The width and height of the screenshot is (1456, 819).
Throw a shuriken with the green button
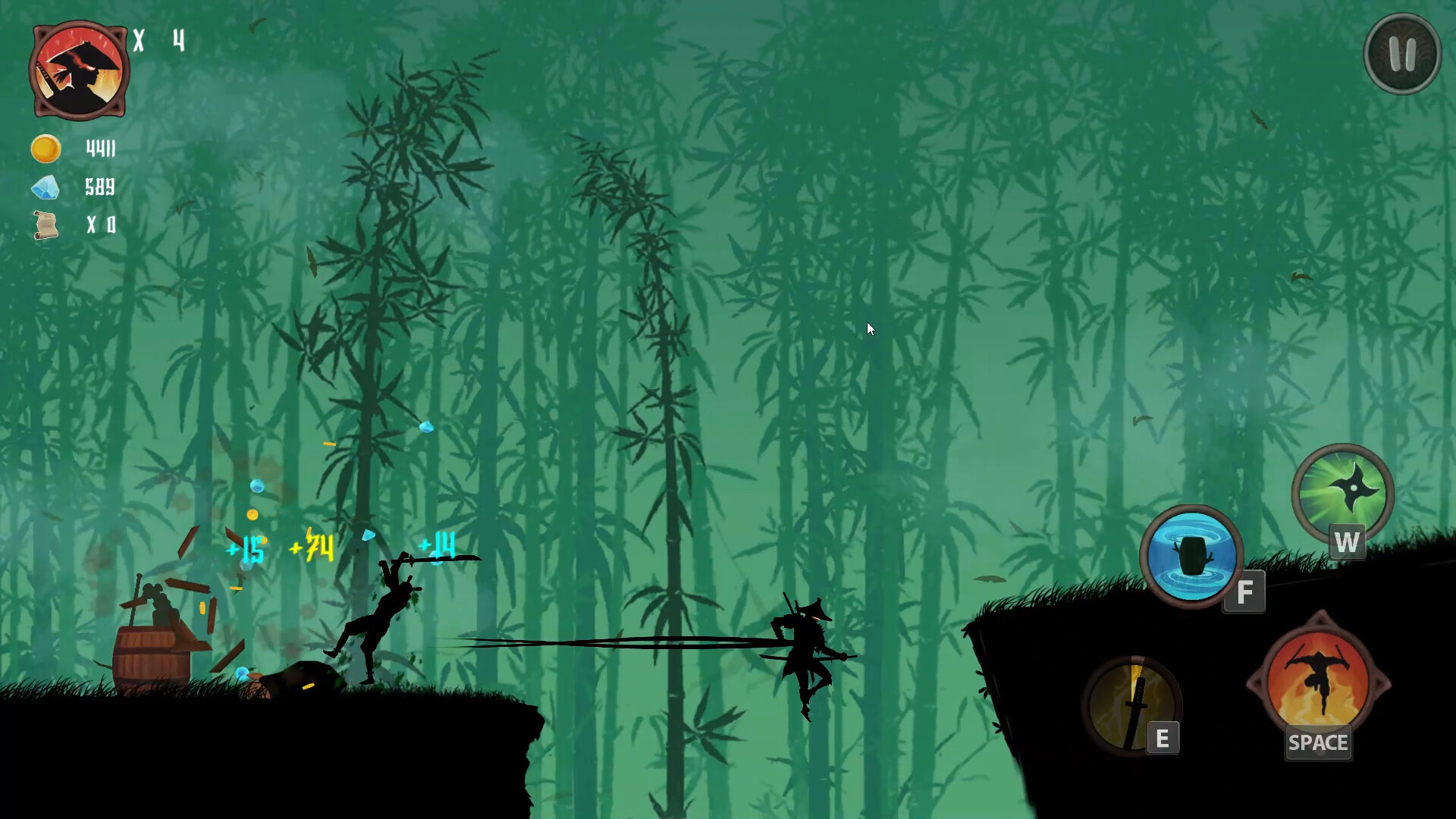coord(1342,493)
